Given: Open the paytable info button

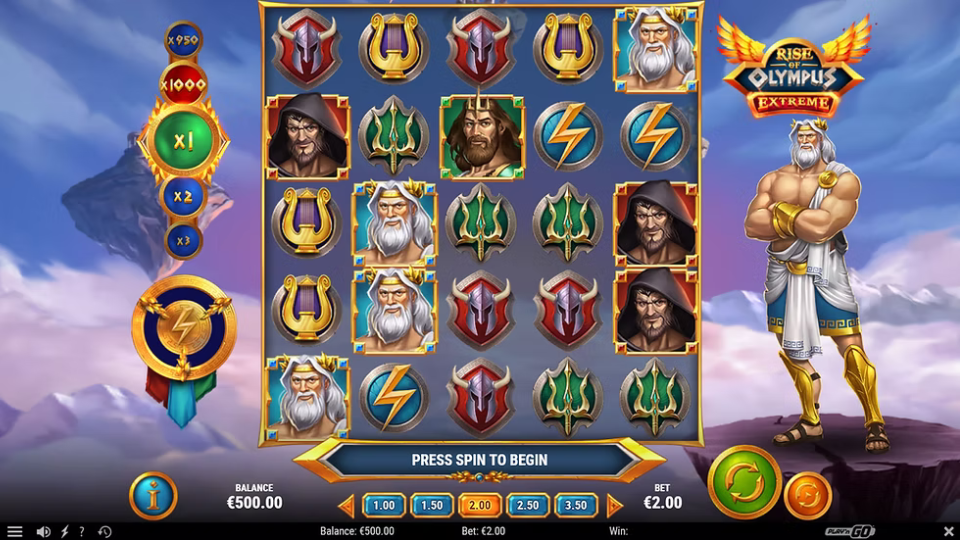Looking at the screenshot, I should click(x=153, y=495).
